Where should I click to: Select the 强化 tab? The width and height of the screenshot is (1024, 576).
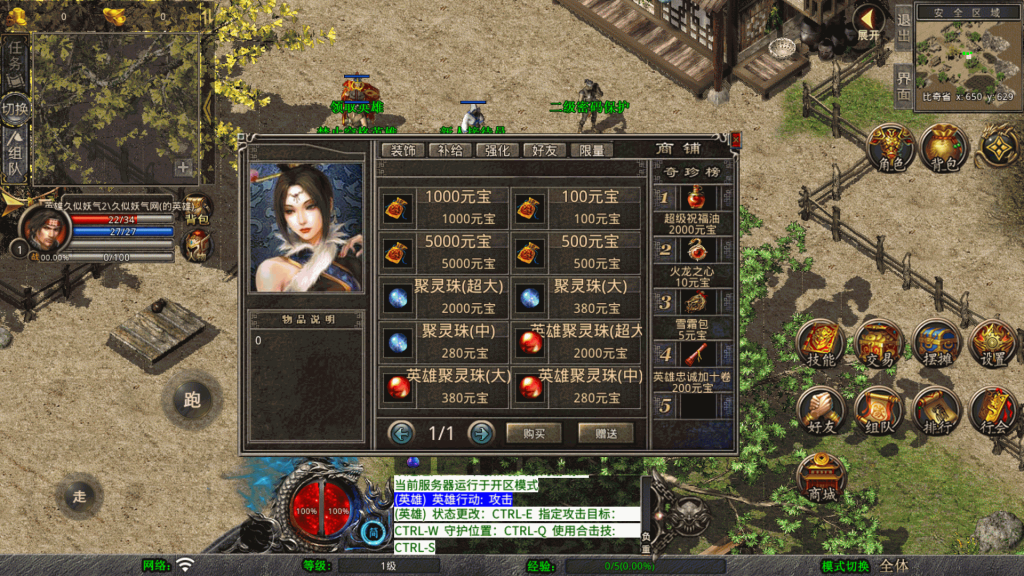point(497,150)
